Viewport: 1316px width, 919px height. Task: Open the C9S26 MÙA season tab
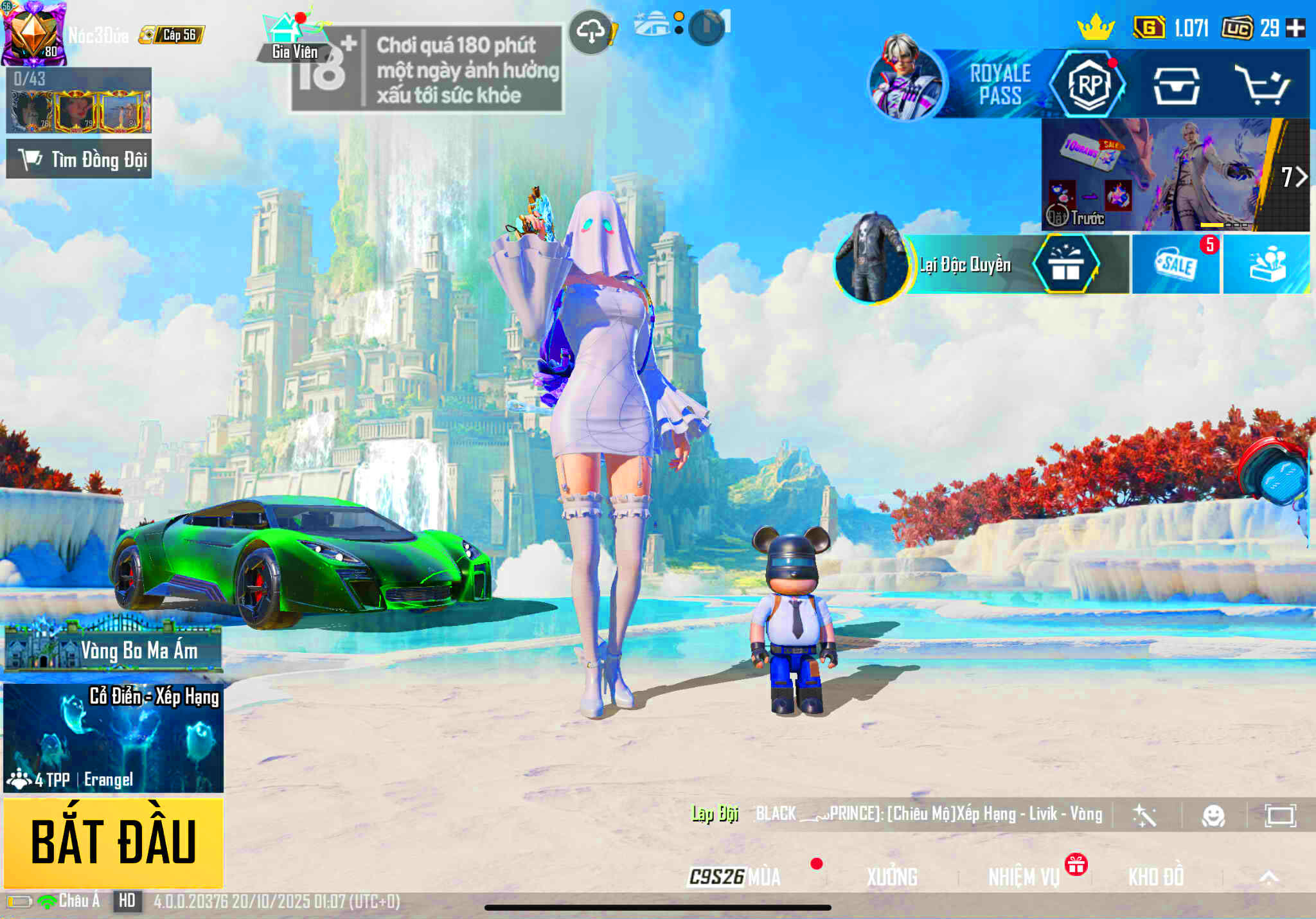click(x=735, y=877)
